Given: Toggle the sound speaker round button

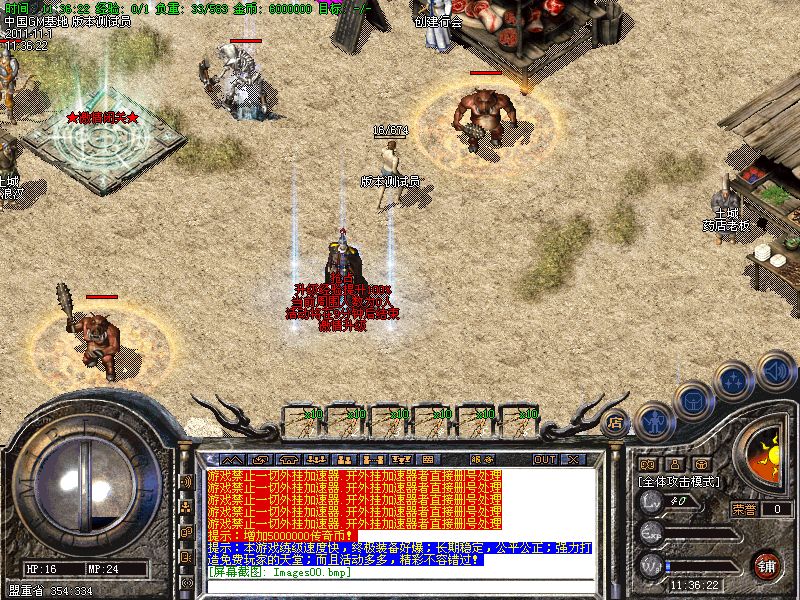Looking at the screenshot, I should (775, 372).
